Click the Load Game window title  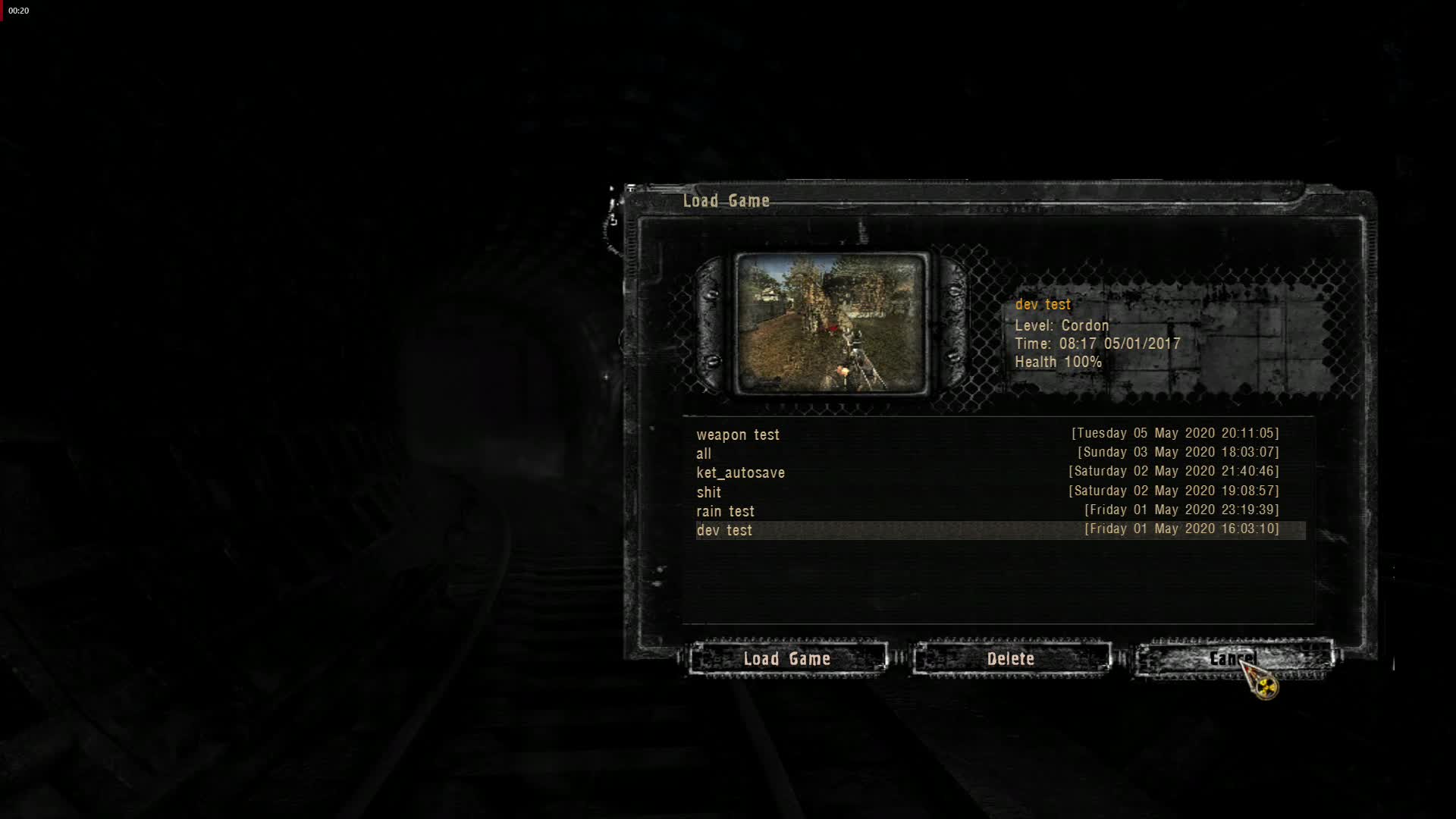[725, 201]
